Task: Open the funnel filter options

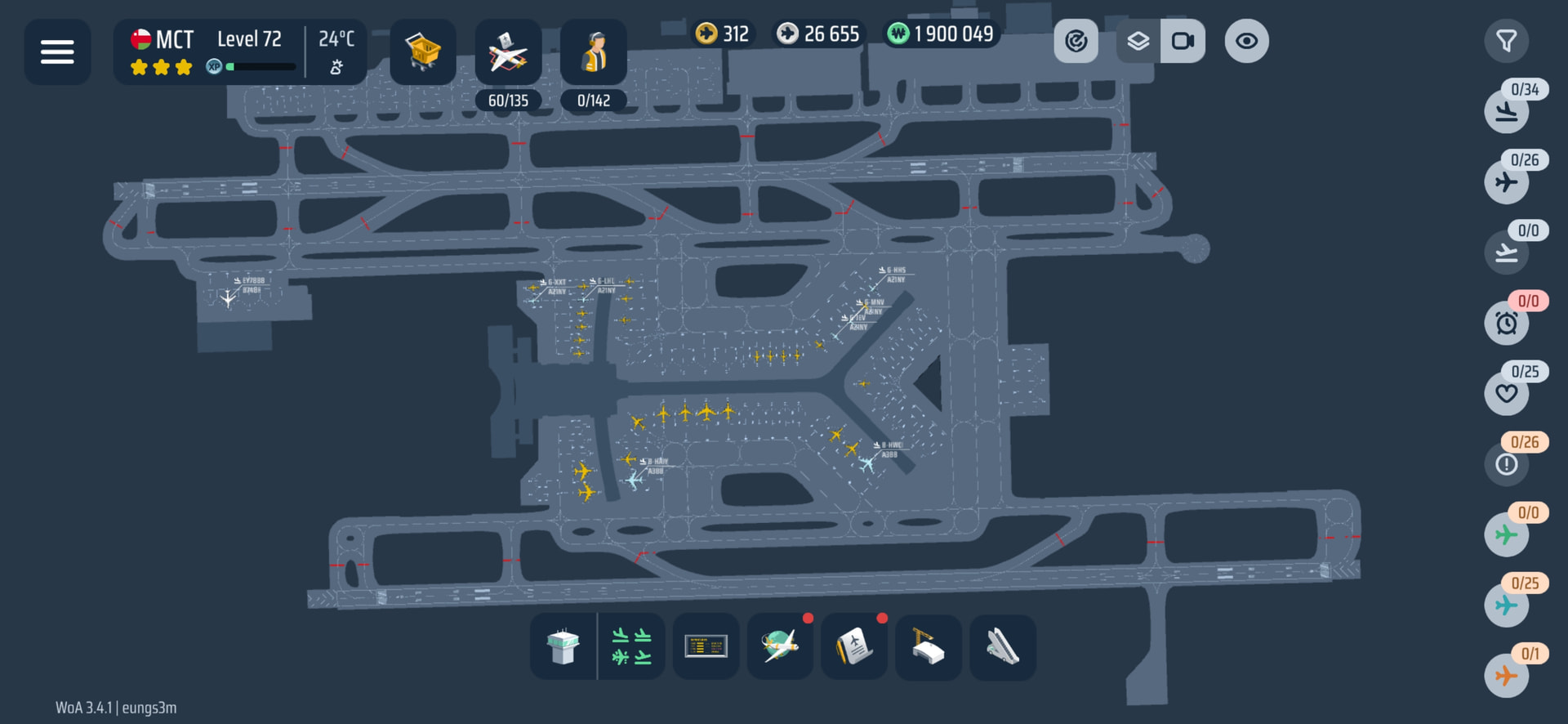Action: [x=1506, y=41]
